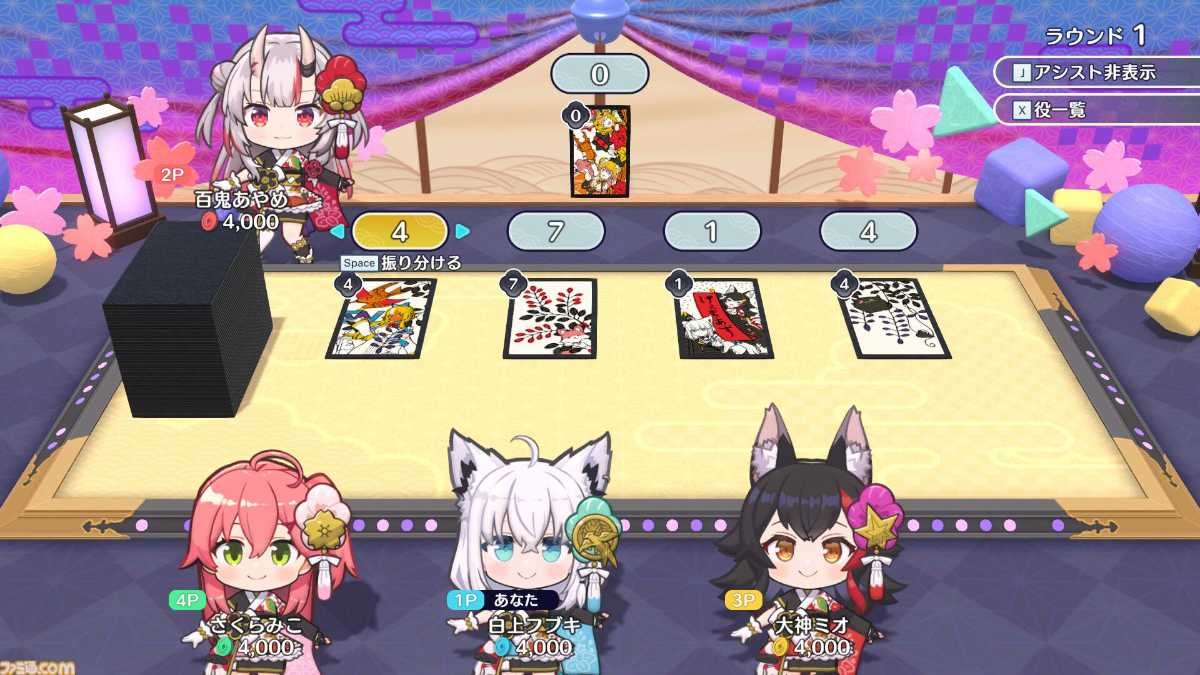
Task: Select the dealer's card marked 0
Action: tap(599, 150)
